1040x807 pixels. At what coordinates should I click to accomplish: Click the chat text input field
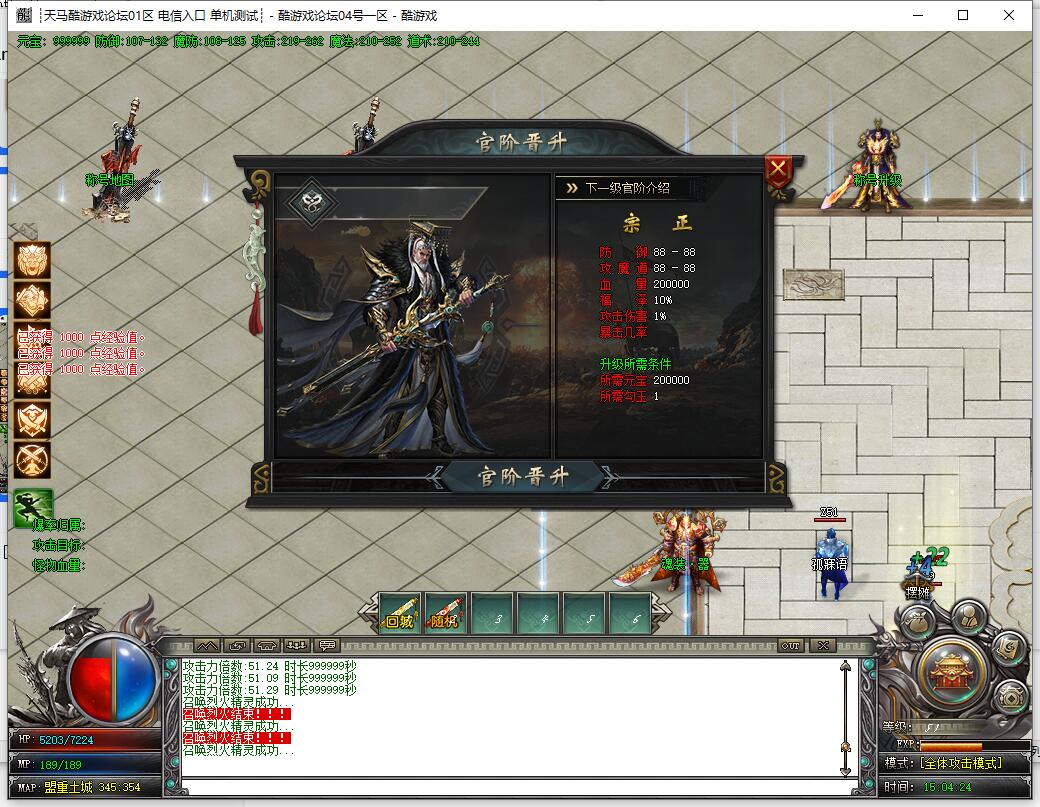(x=510, y=786)
